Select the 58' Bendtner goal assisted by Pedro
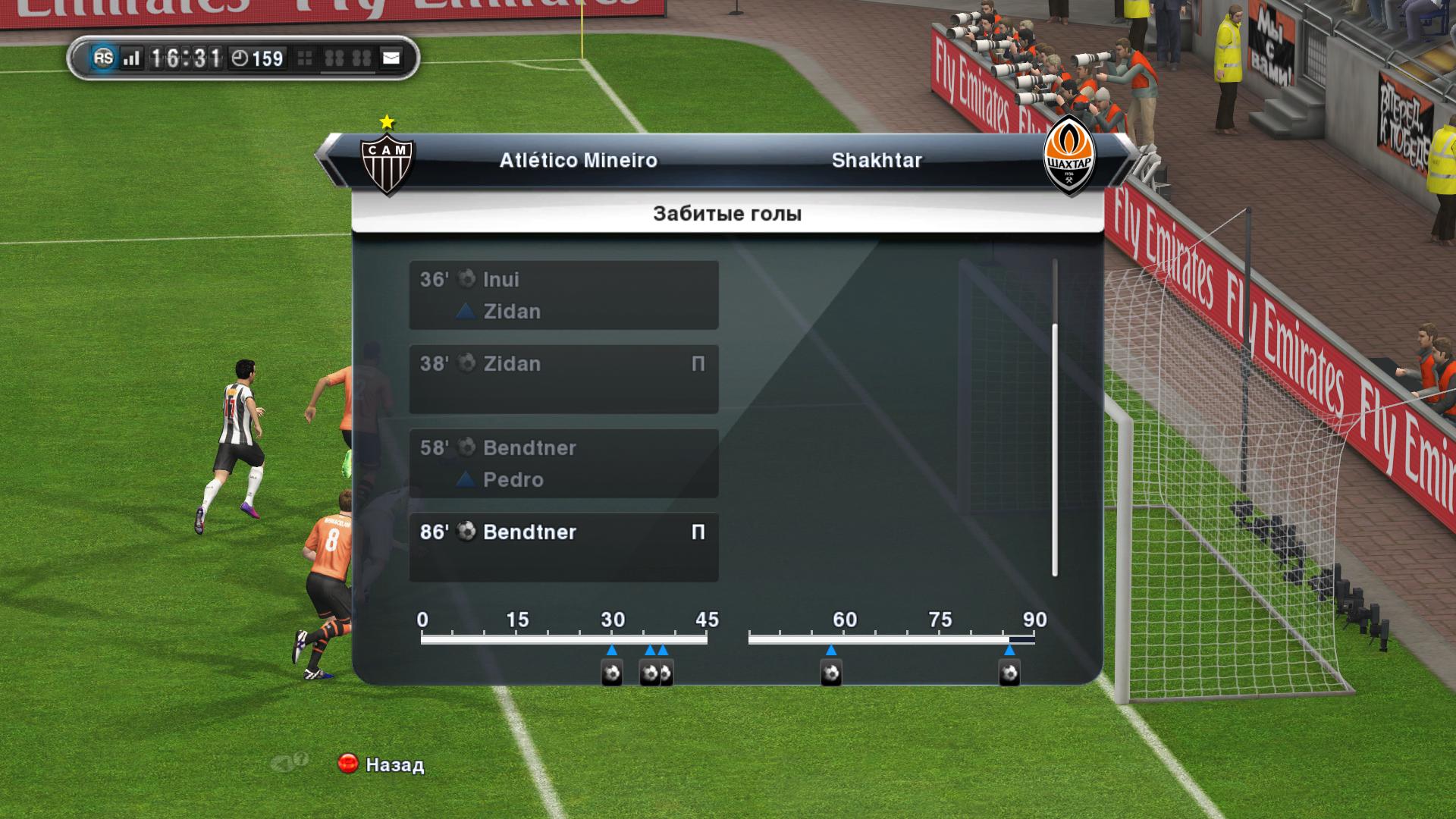Image resolution: width=1456 pixels, height=819 pixels. click(563, 463)
